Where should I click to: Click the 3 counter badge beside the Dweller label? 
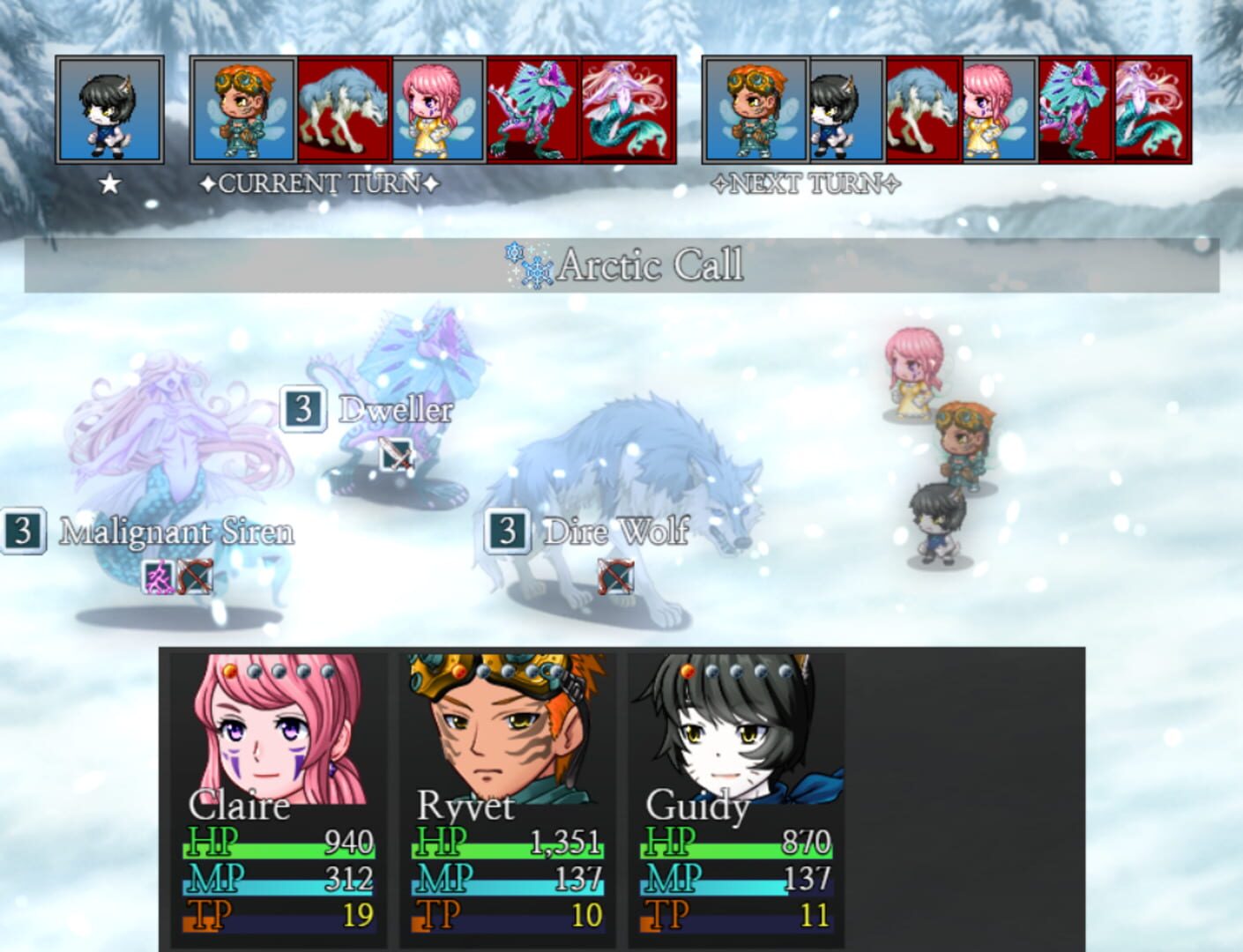pyautogui.click(x=302, y=408)
